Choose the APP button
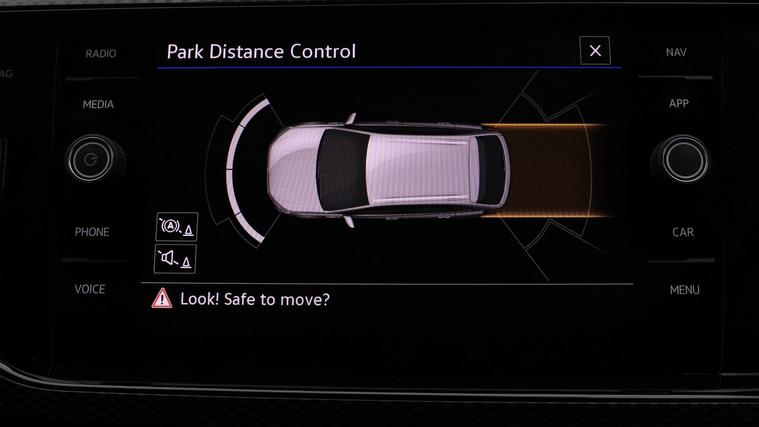This screenshot has height=427, width=759. [x=679, y=104]
